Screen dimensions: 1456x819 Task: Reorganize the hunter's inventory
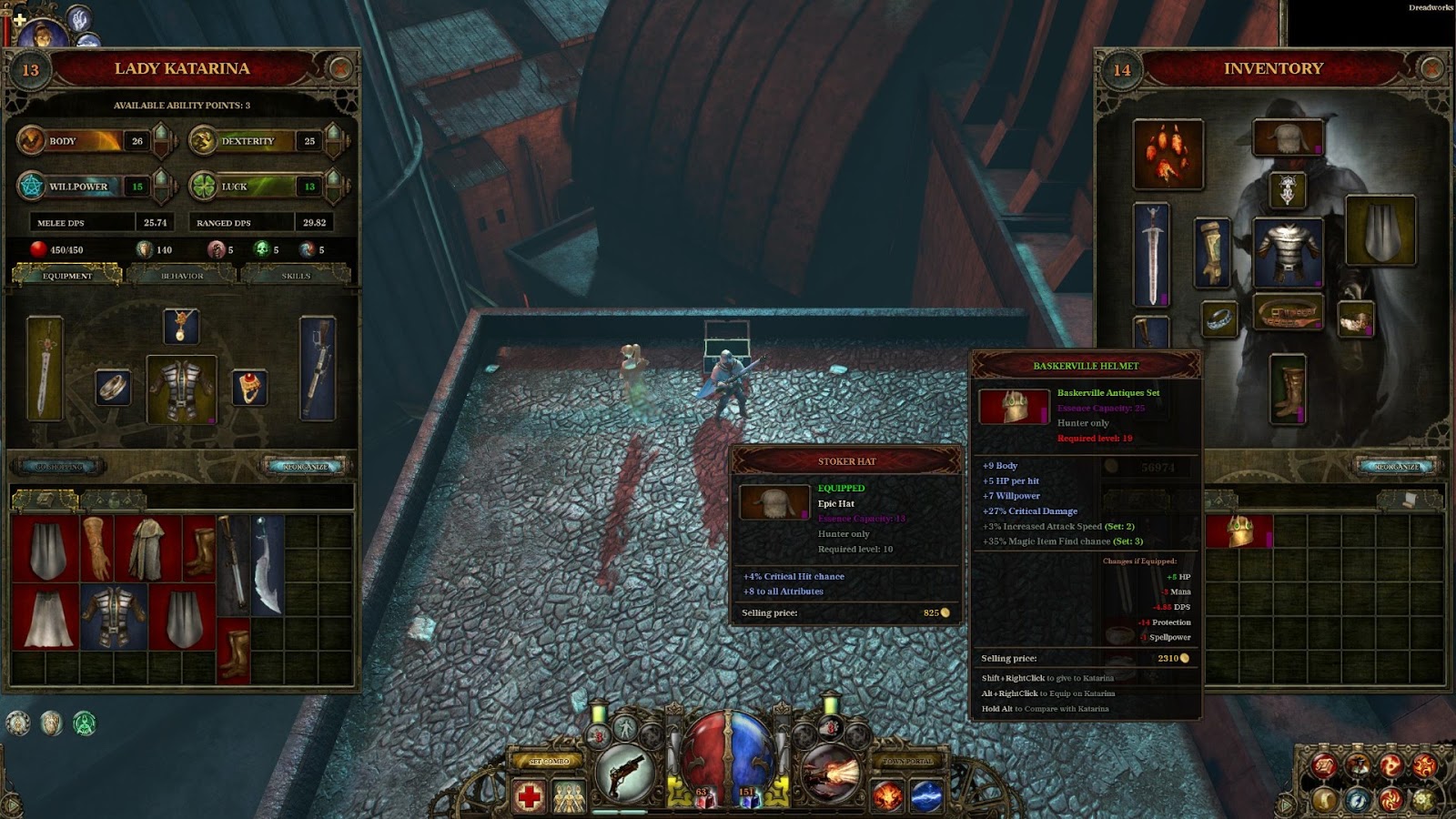pyautogui.click(x=1396, y=467)
